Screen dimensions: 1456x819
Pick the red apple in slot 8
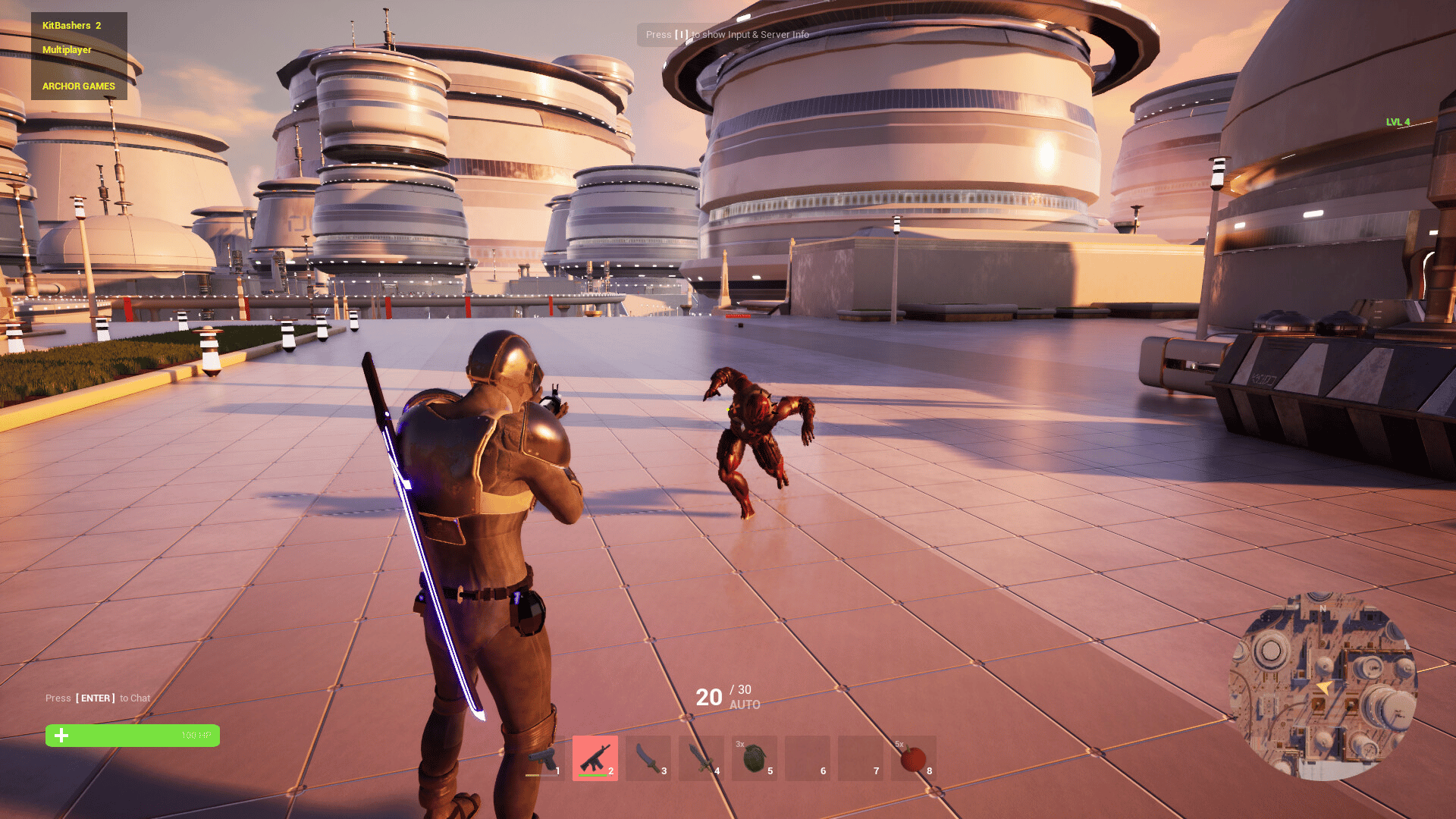(914, 758)
